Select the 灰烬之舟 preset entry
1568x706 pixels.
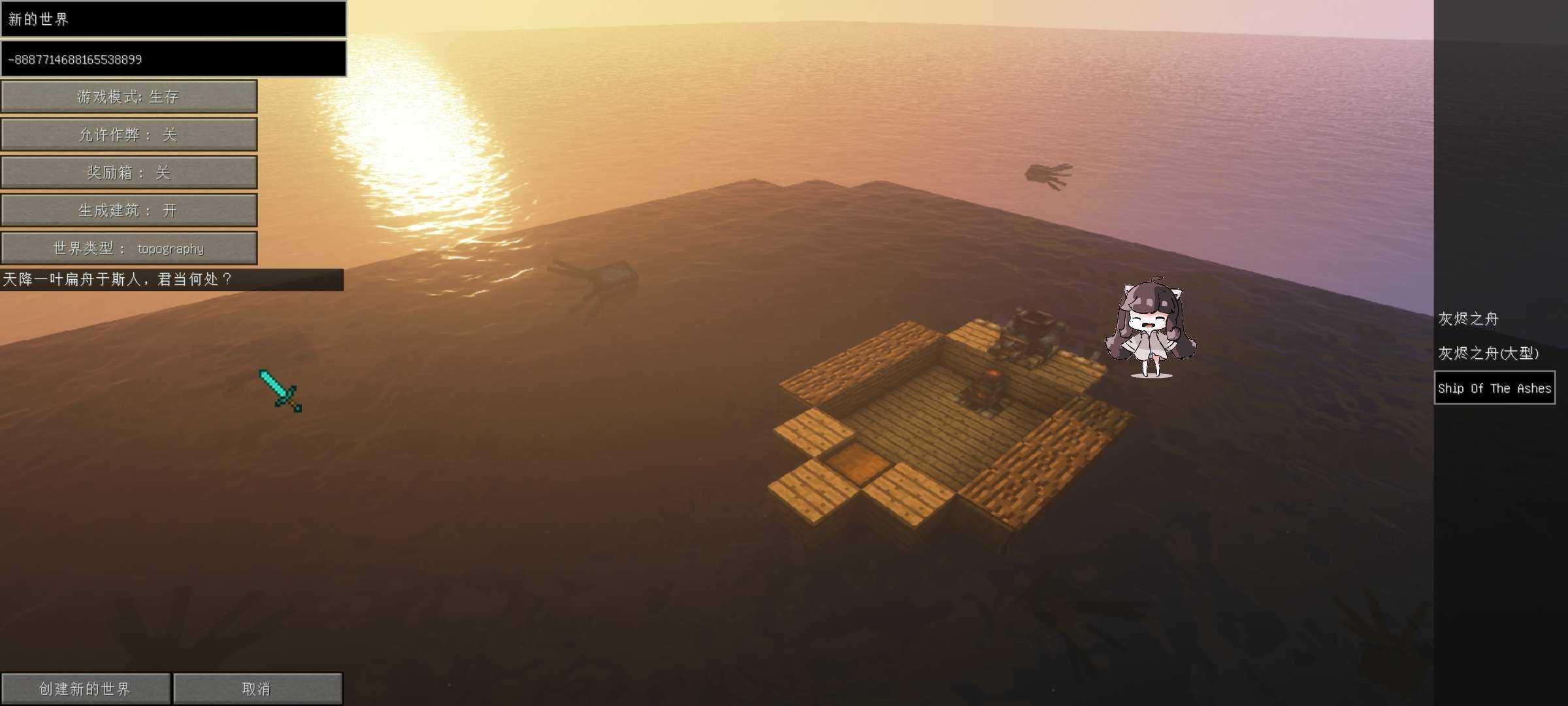[1468, 319]
